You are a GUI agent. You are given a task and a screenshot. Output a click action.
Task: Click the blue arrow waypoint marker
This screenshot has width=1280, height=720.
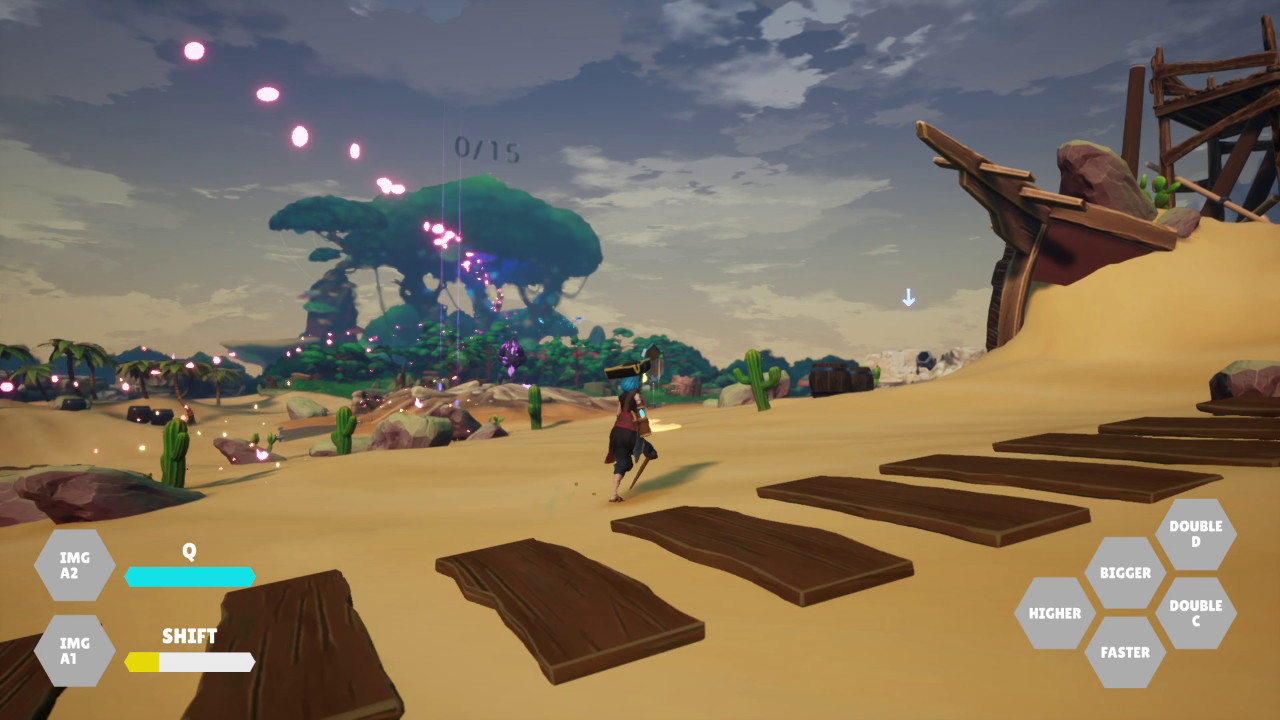click(x=909, y=297)
